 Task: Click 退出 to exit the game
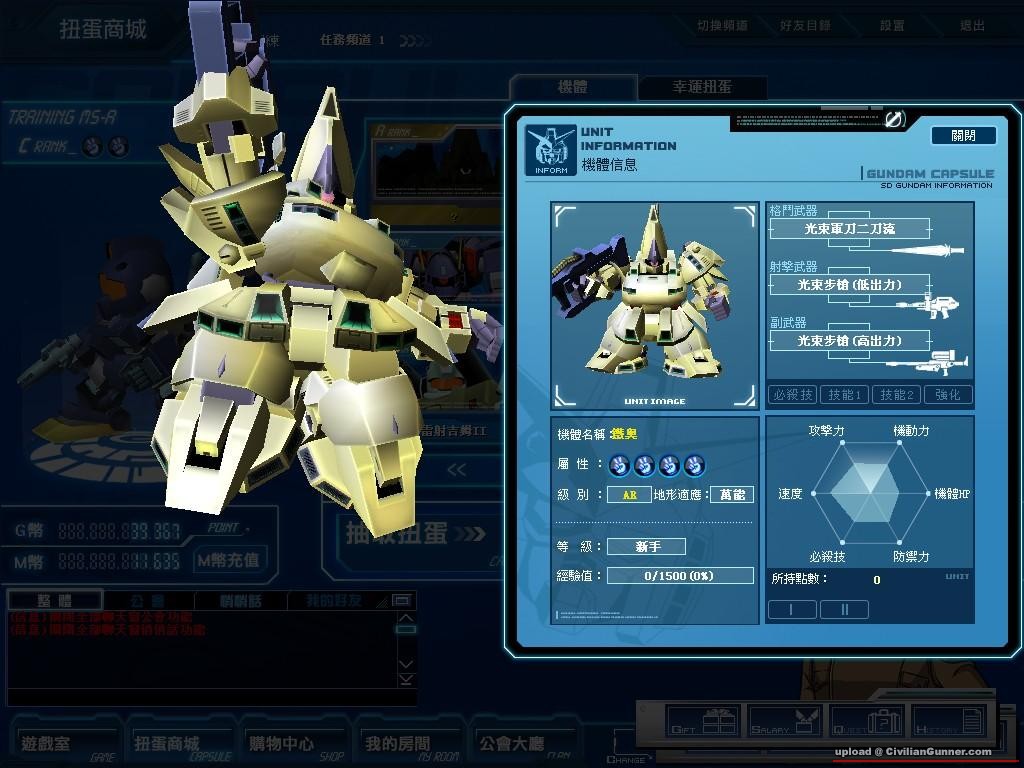(972, 26)
